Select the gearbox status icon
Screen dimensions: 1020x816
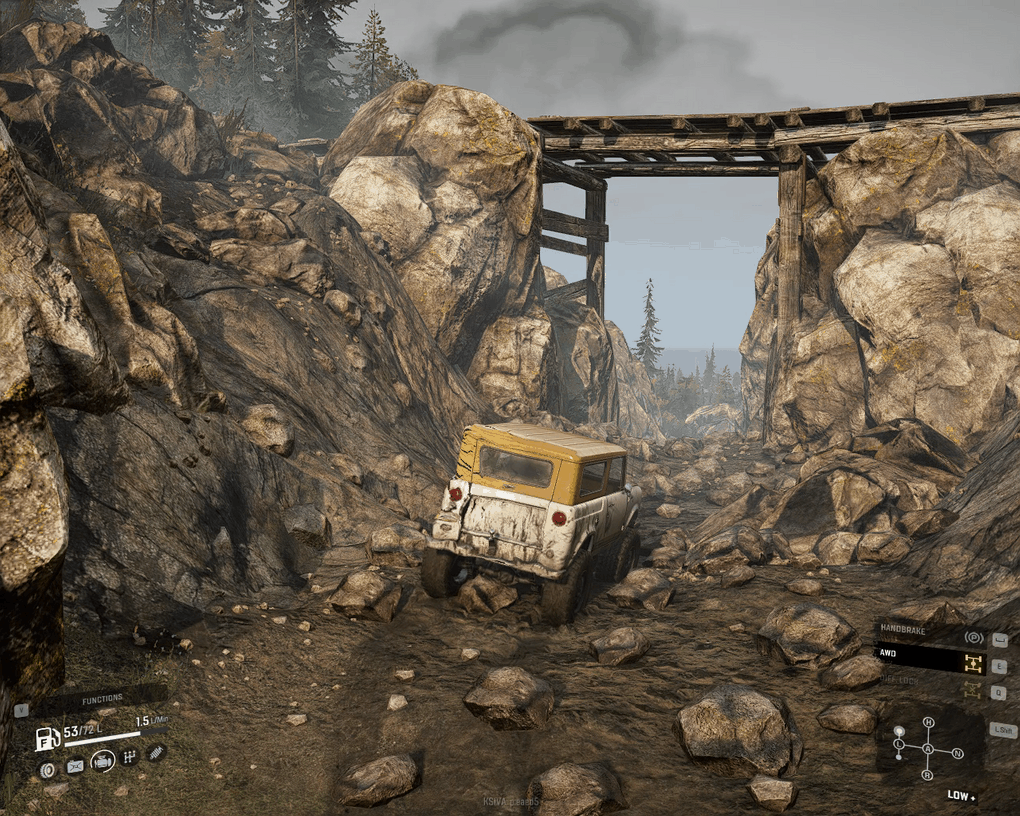[x=129, y=758]
